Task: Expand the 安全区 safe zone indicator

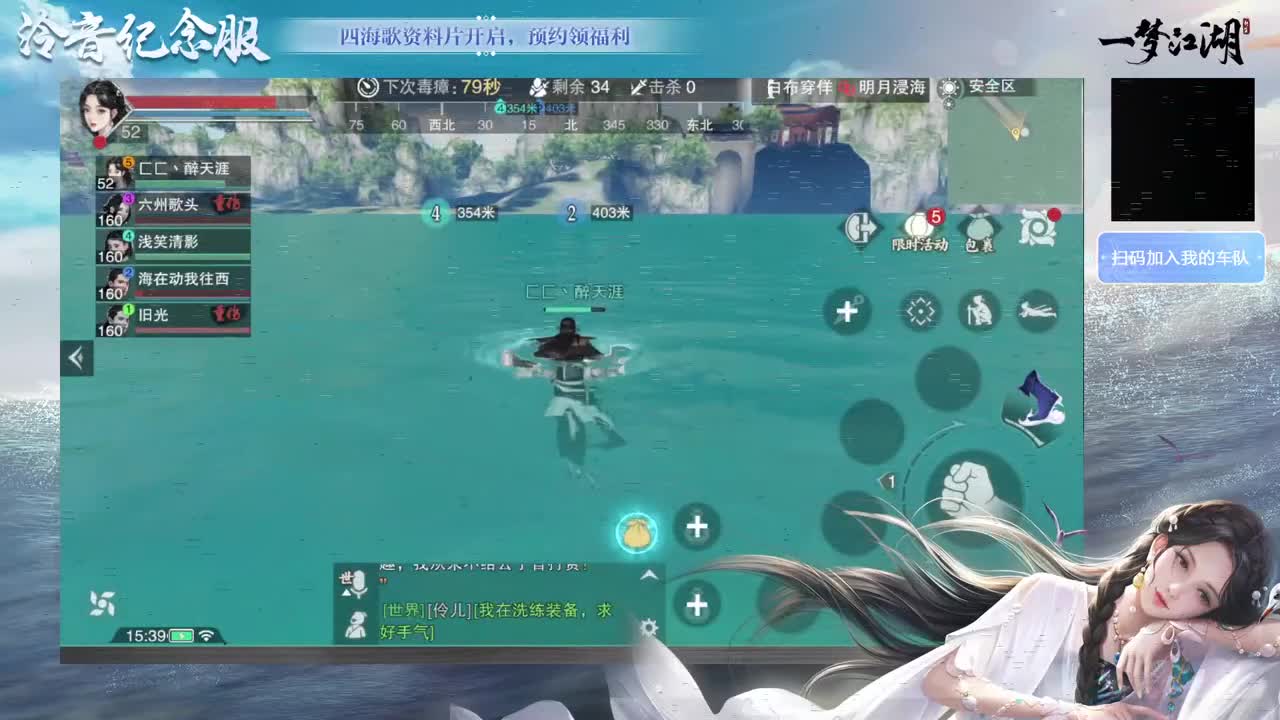Action: pos(977,90)
